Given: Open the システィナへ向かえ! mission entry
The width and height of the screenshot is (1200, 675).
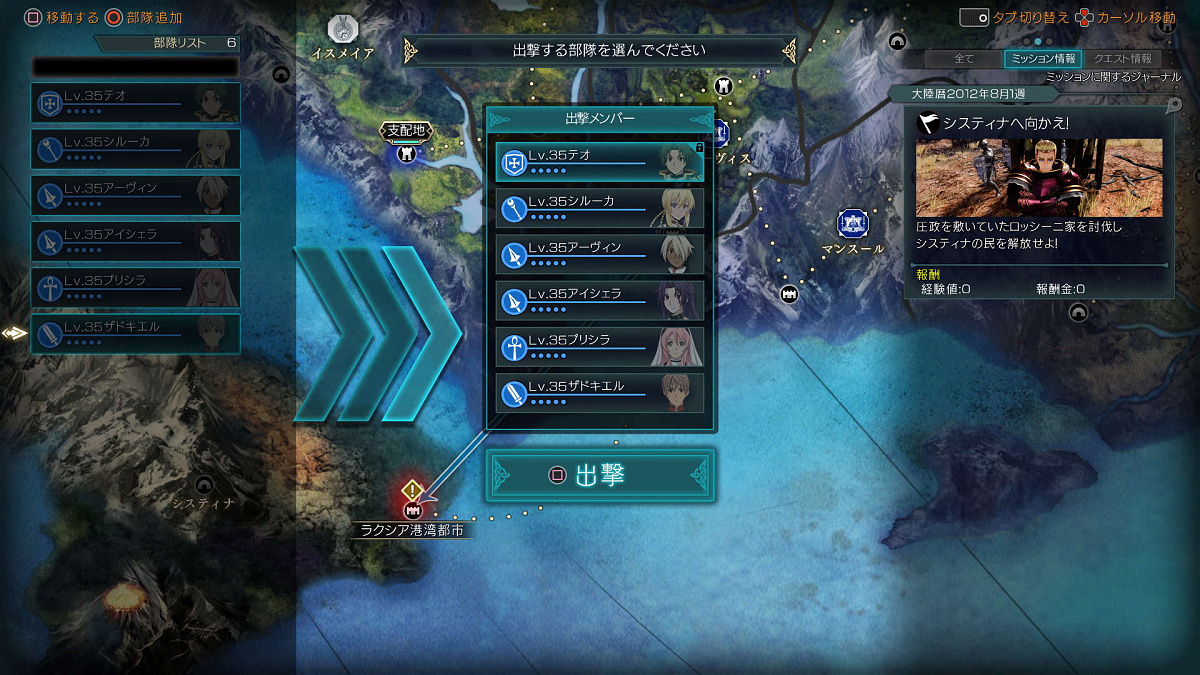Looking at the screenshot, I should [x=1039, y=123].
